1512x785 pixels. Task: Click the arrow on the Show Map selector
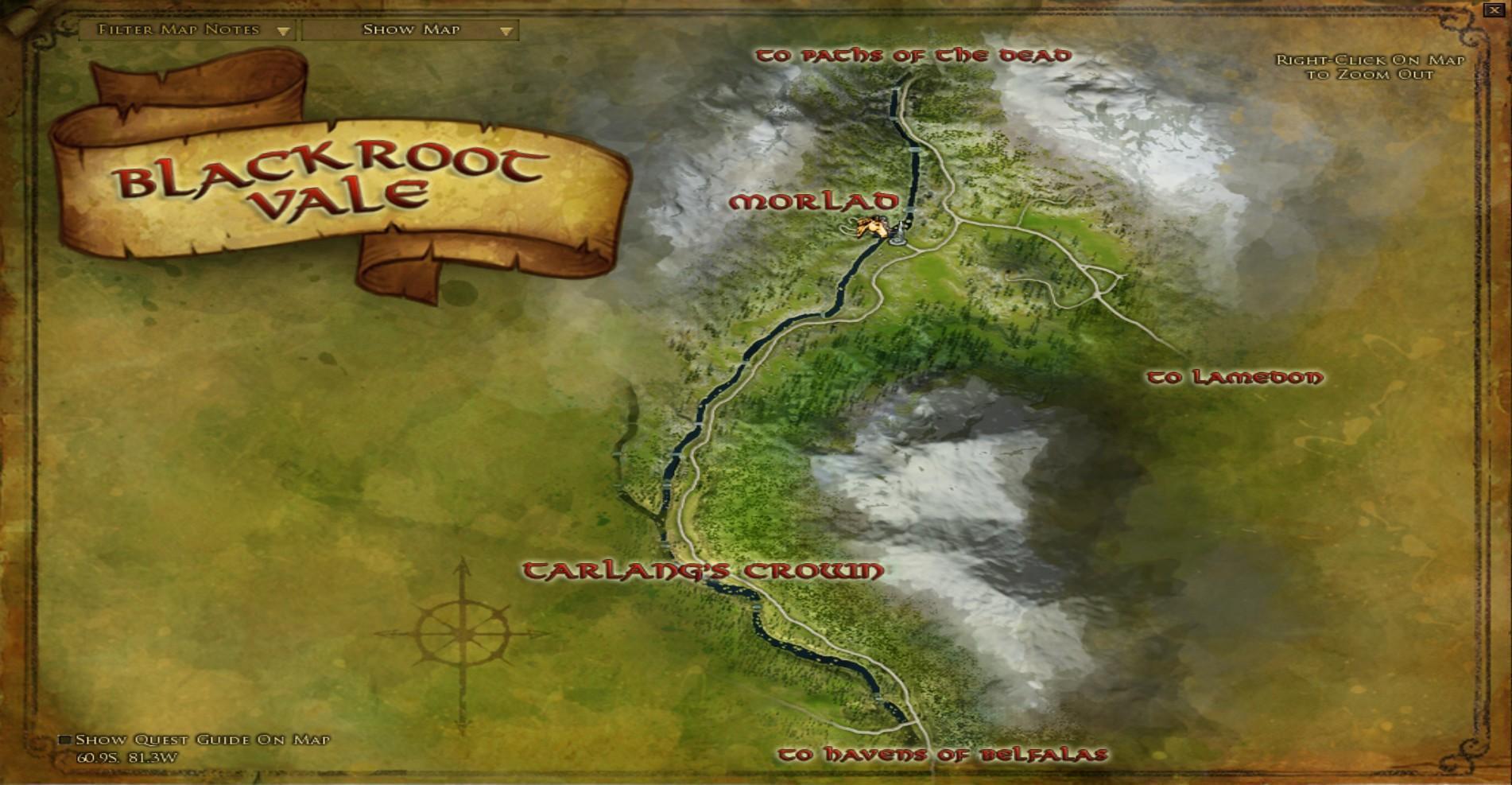click(x=508, y=32)
